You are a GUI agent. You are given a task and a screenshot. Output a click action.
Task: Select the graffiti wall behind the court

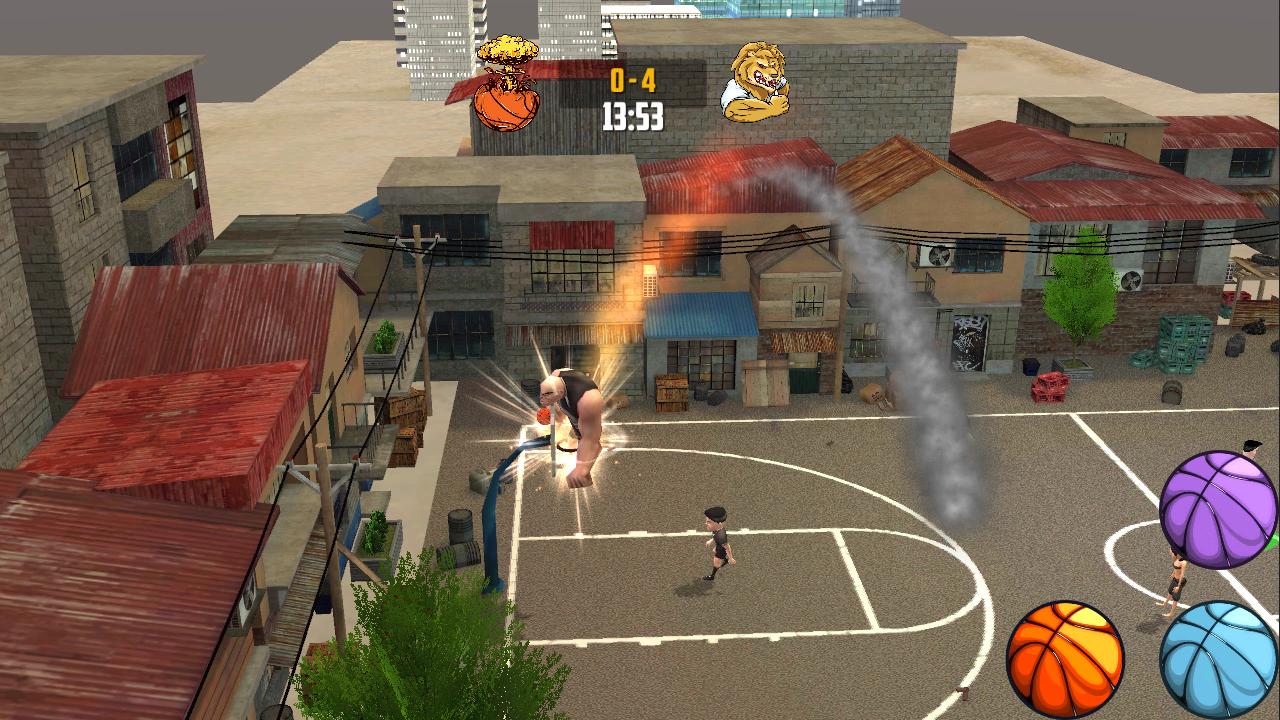coord(968,340)
